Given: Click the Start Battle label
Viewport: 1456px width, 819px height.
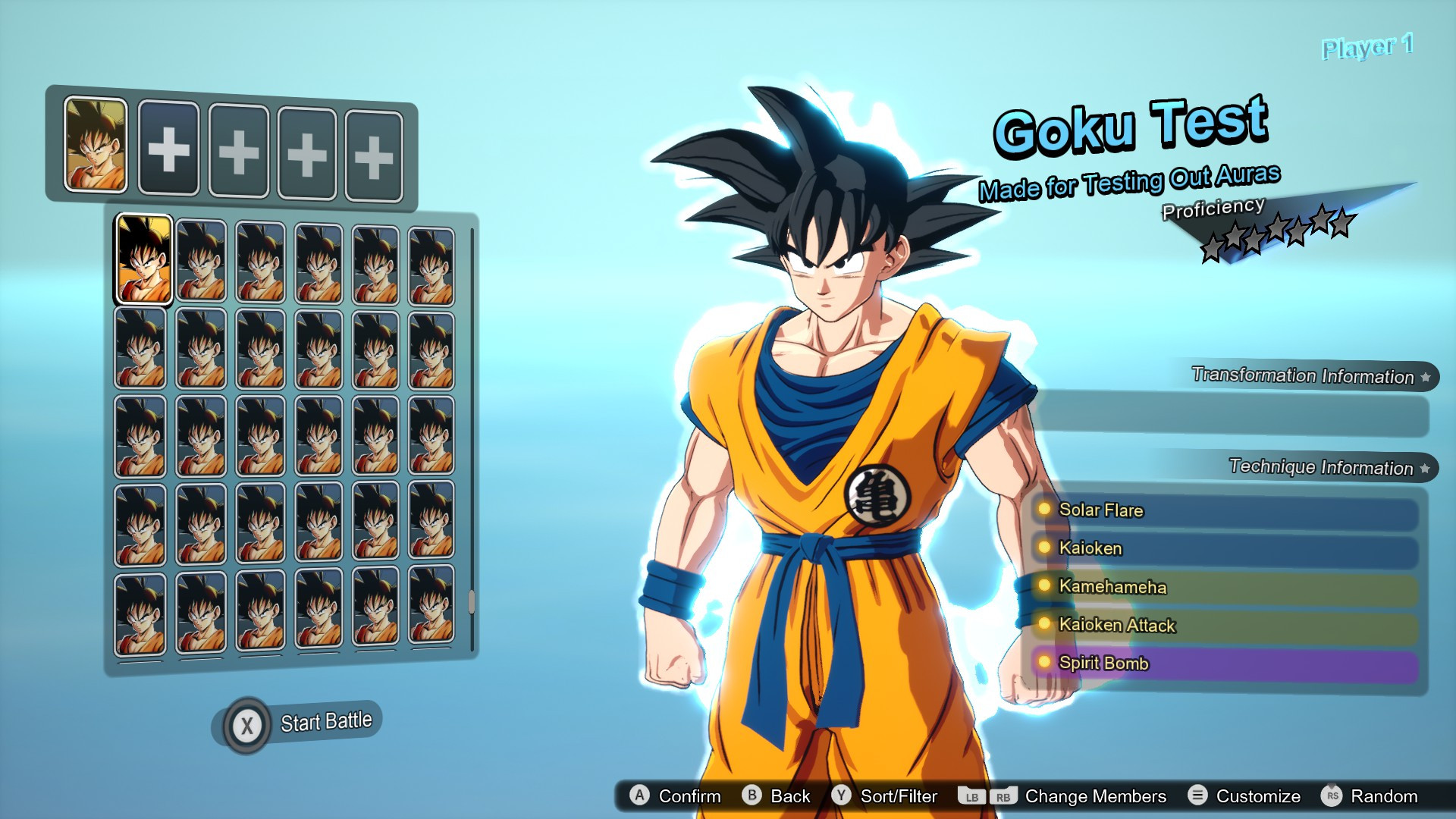Looking at the screenshot, I should click(325, 720).
